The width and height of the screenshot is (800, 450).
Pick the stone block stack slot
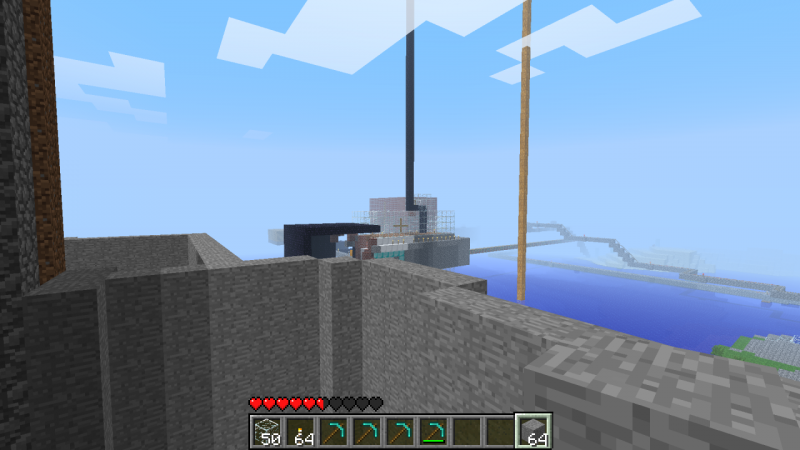532,431
